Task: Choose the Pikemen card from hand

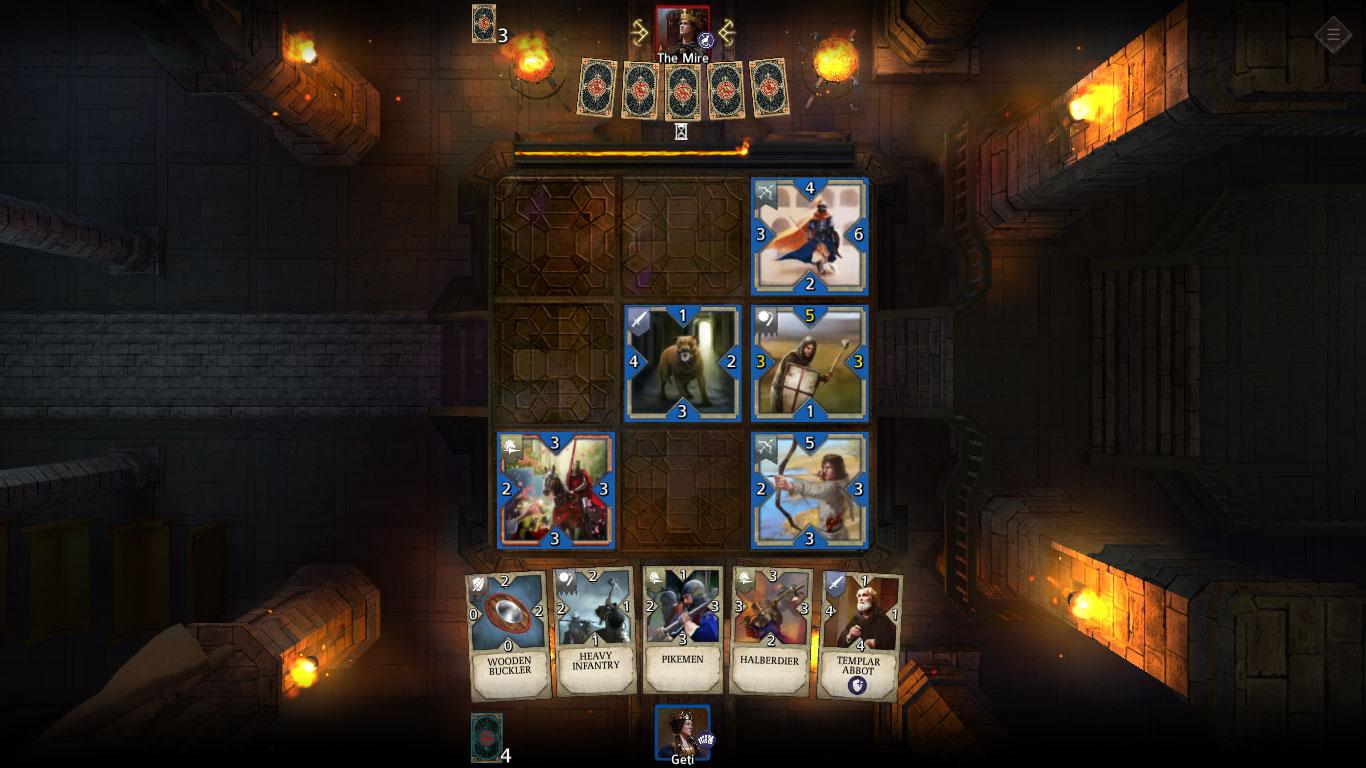Action: point(683,631)
